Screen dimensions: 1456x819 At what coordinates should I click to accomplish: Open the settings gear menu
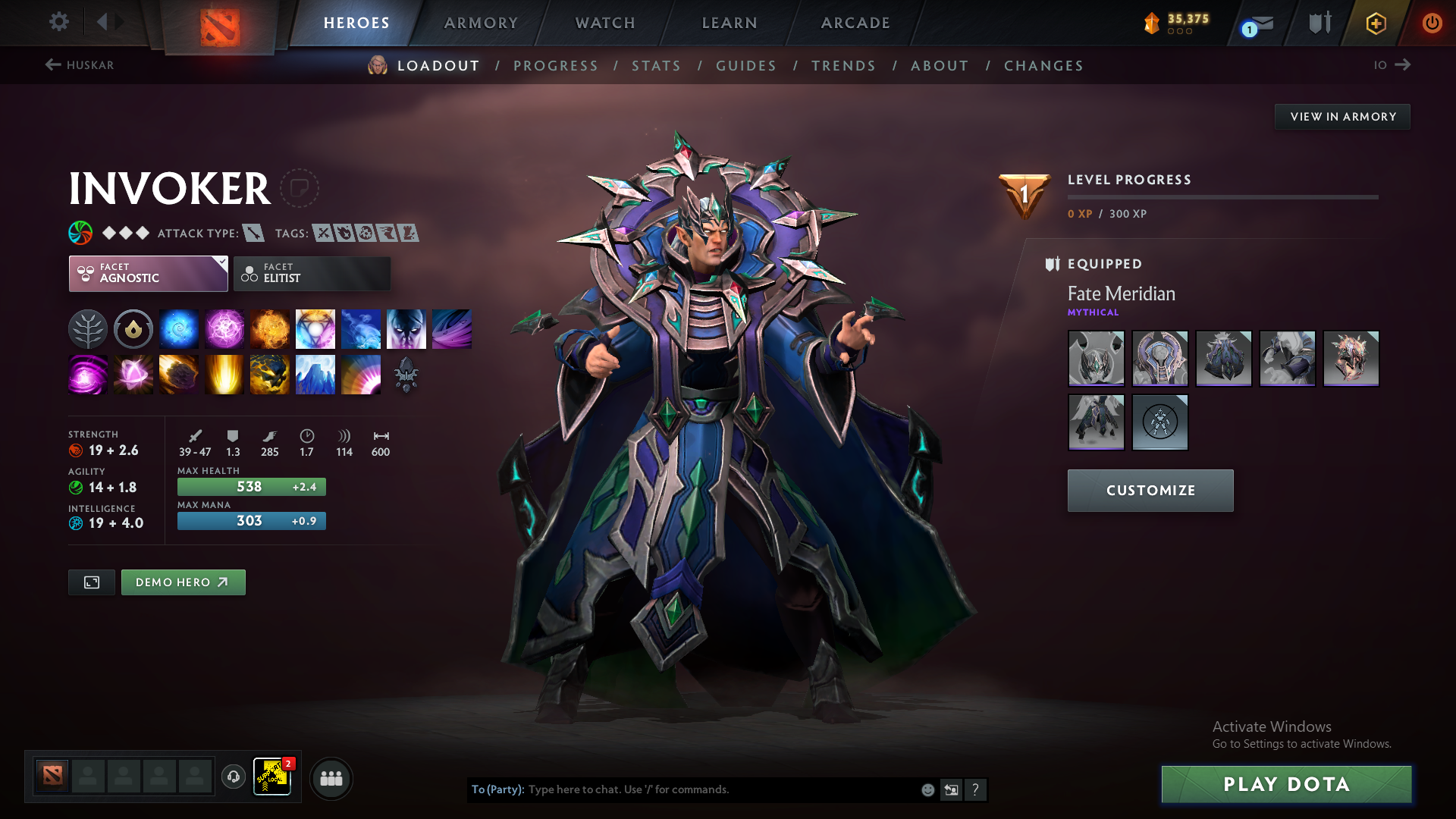(58, 22)
